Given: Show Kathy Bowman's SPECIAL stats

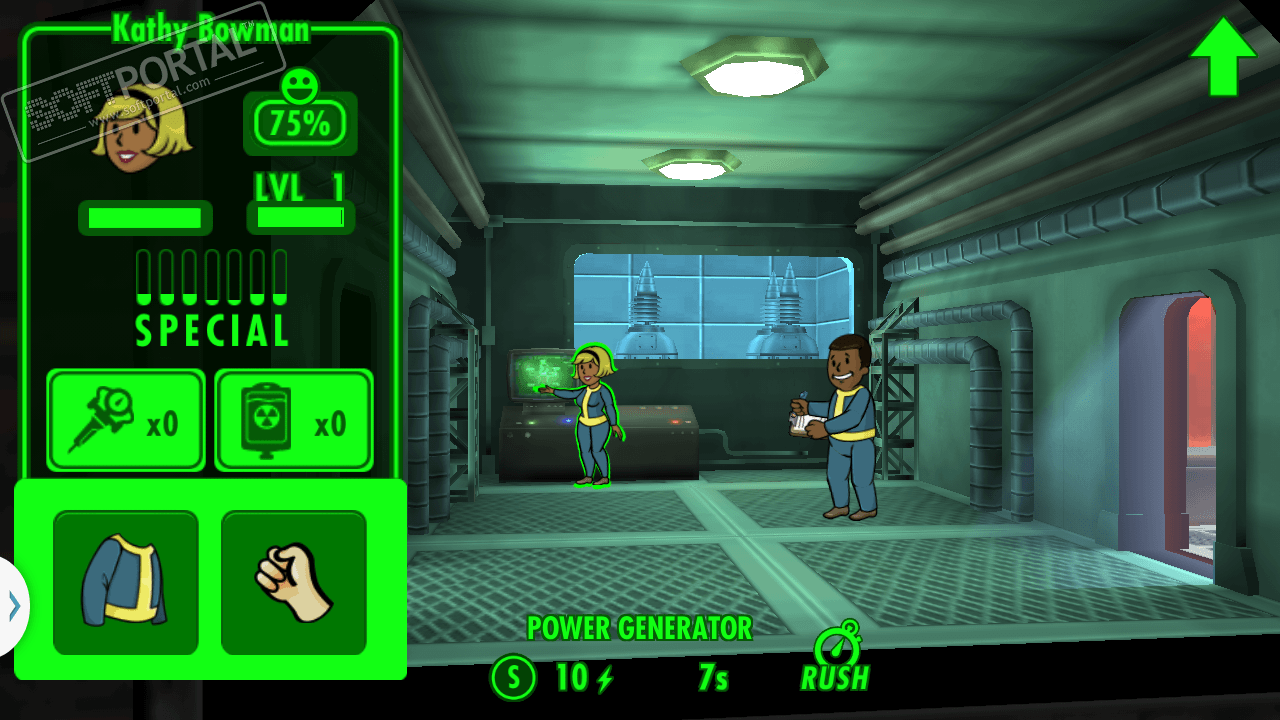Looking at the screenshot, I should [212, 298].
